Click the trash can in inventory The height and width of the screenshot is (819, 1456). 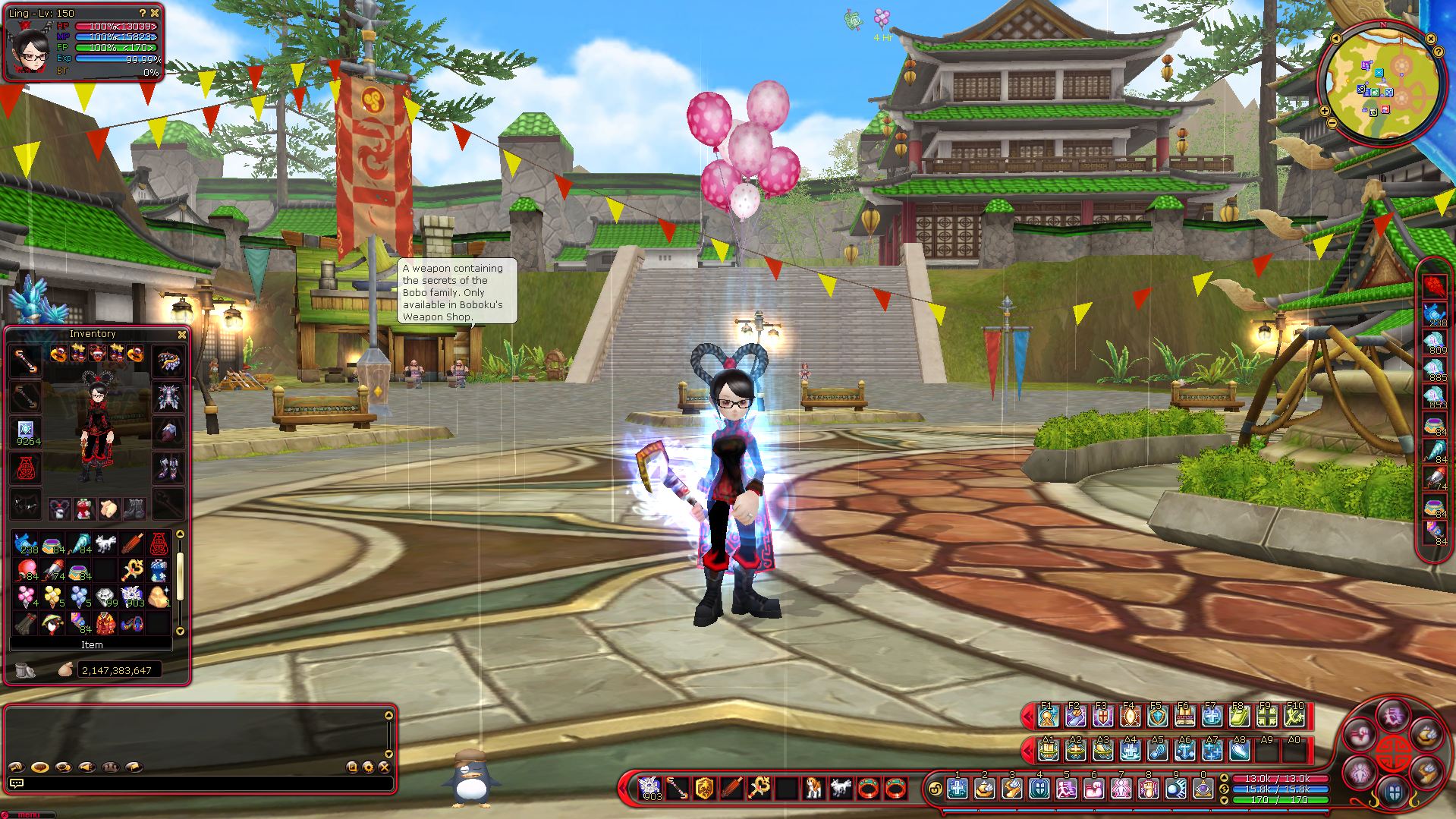coord(25,670)
